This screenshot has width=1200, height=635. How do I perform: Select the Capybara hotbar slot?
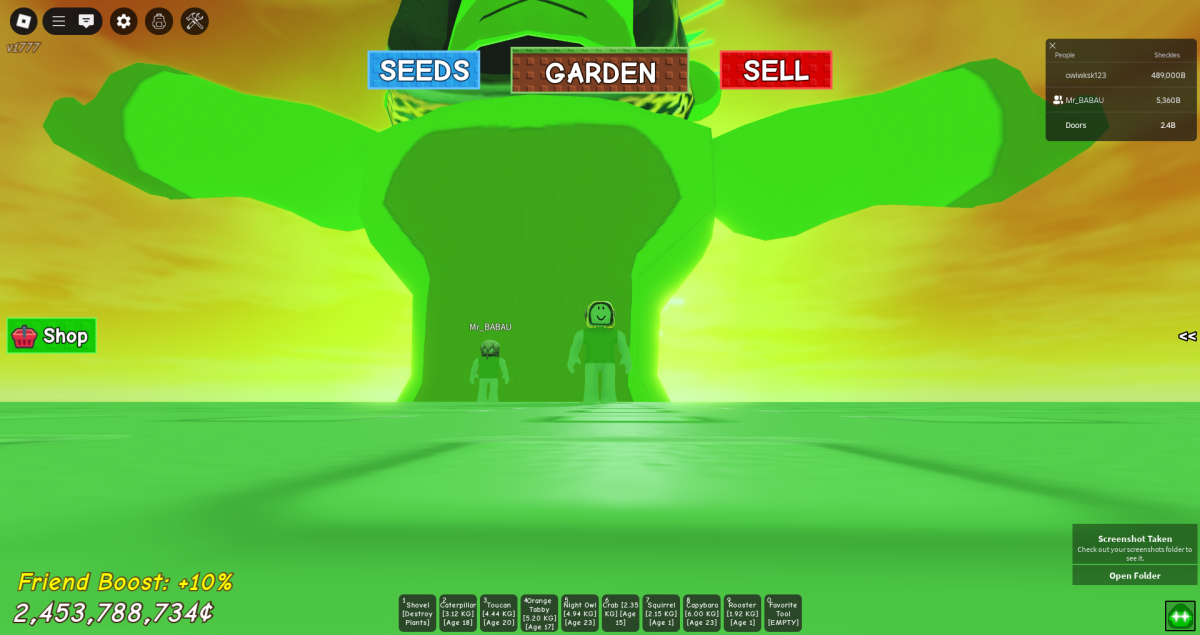pyautogui.click(x=702, y=613)
